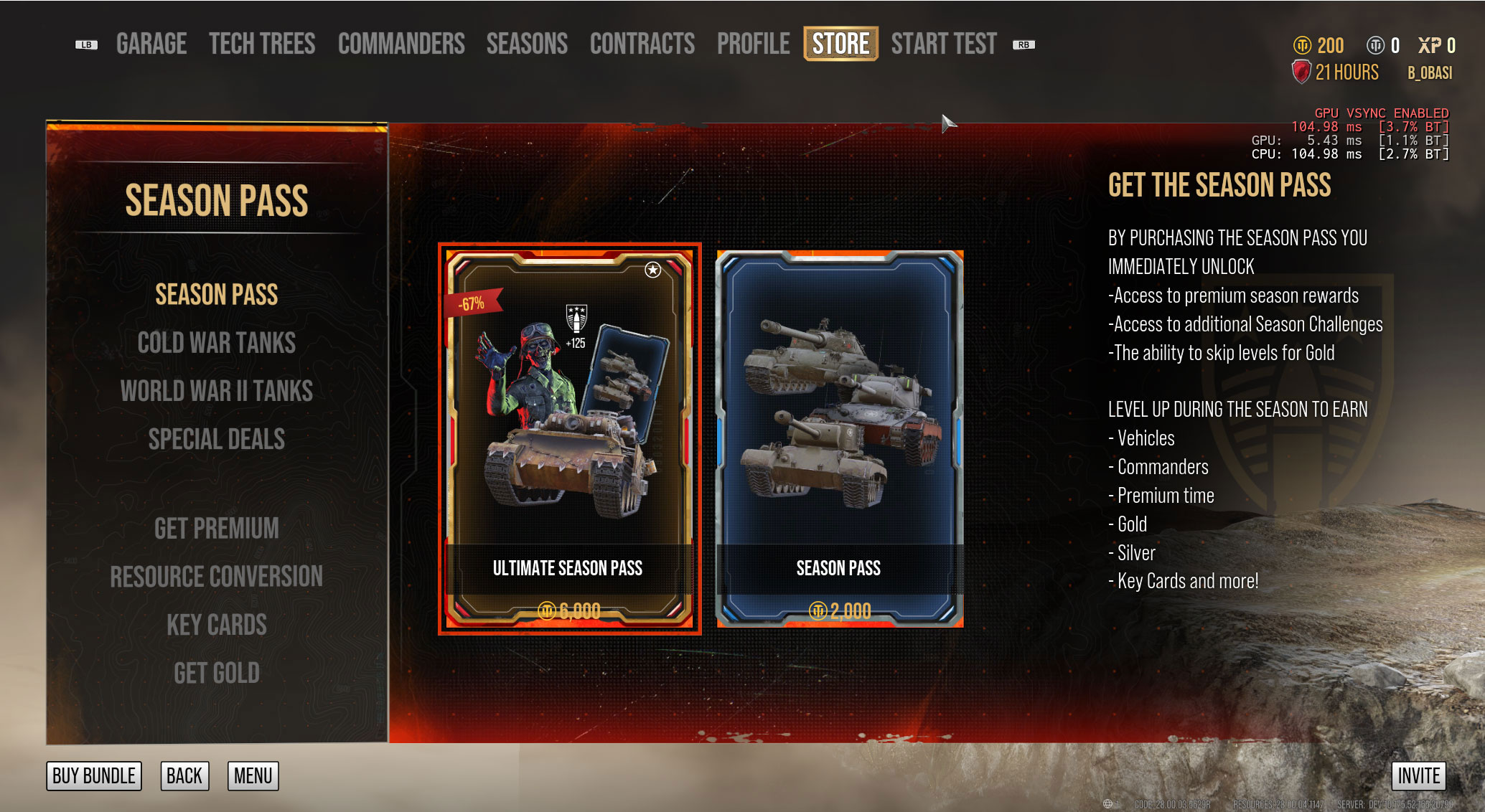
Task: Choose the Get Premium option
Action: coord(217,529)
